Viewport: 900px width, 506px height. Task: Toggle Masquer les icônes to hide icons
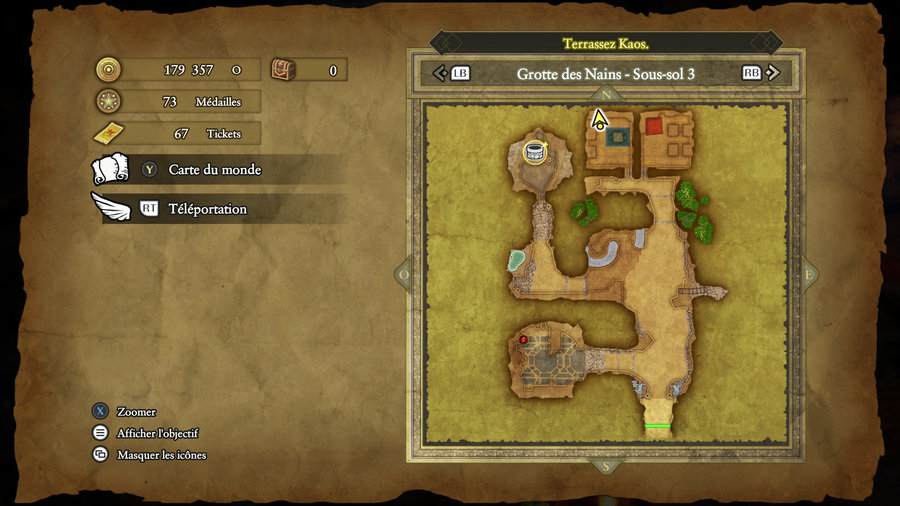[161, 455]
